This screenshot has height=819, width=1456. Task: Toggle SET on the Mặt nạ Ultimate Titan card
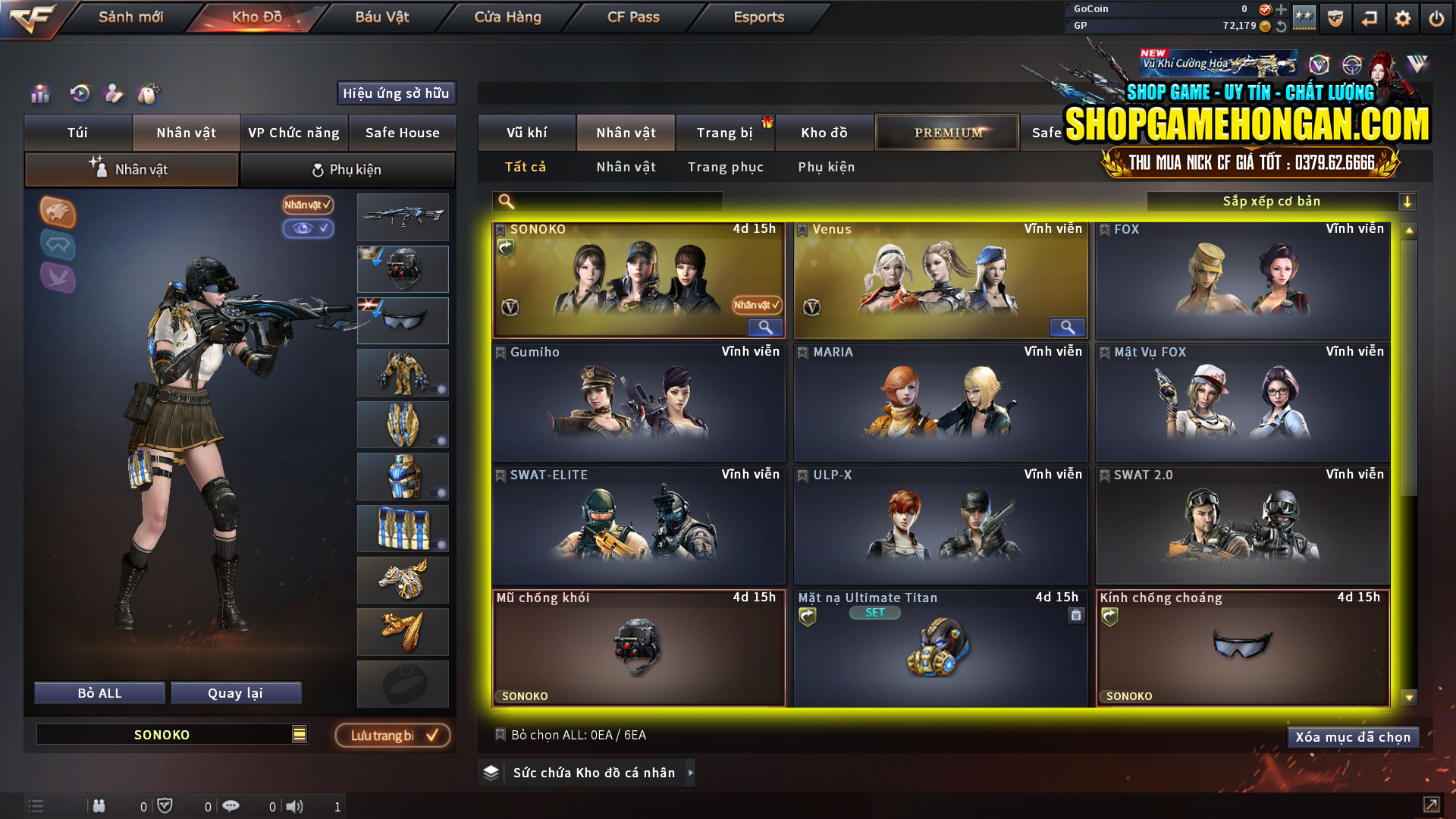pos(875,613)
